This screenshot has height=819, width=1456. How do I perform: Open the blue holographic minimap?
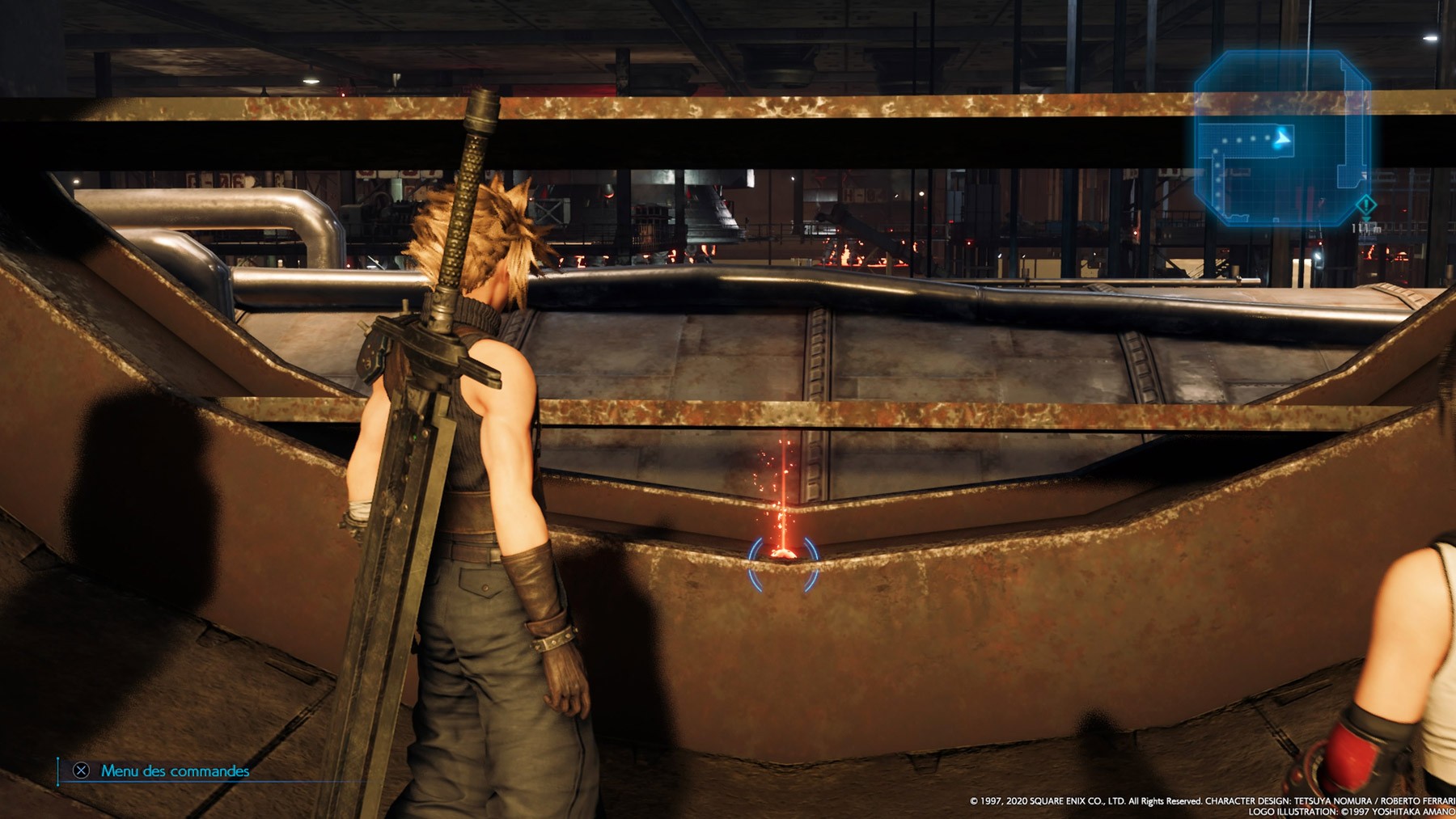[x=1280, y=137]
